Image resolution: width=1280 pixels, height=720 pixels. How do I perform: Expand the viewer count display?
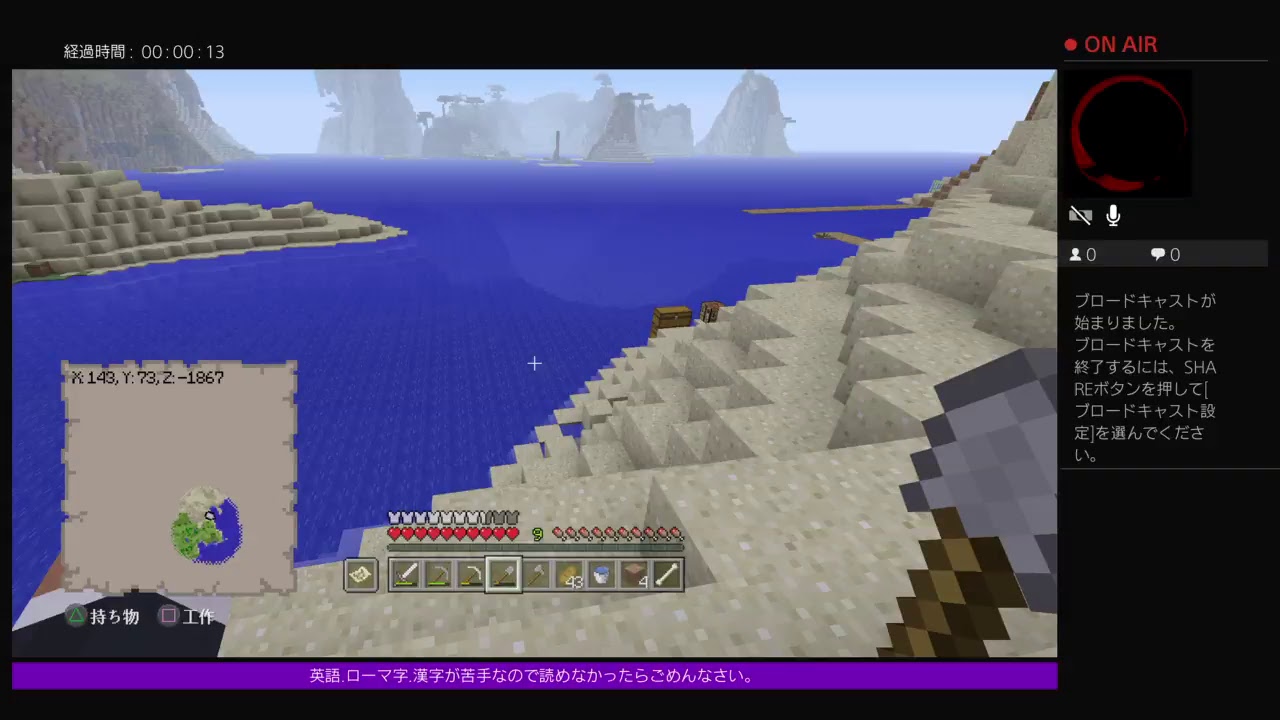click(1082, 254)
